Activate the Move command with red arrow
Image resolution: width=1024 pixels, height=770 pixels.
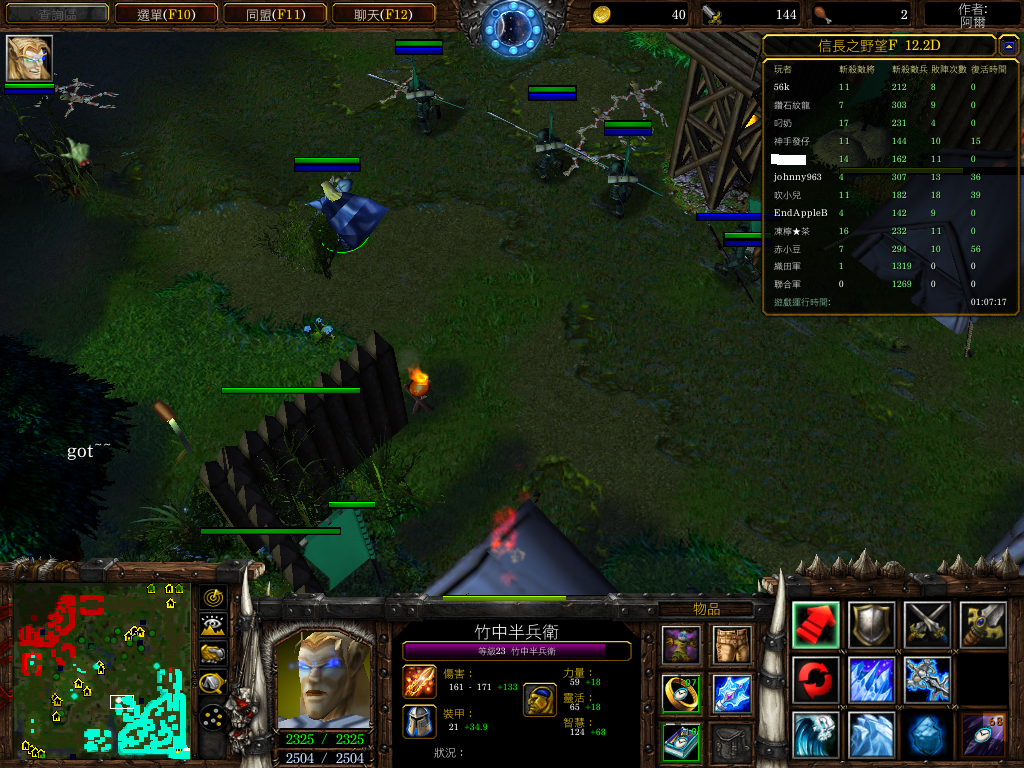pos(815,625)
